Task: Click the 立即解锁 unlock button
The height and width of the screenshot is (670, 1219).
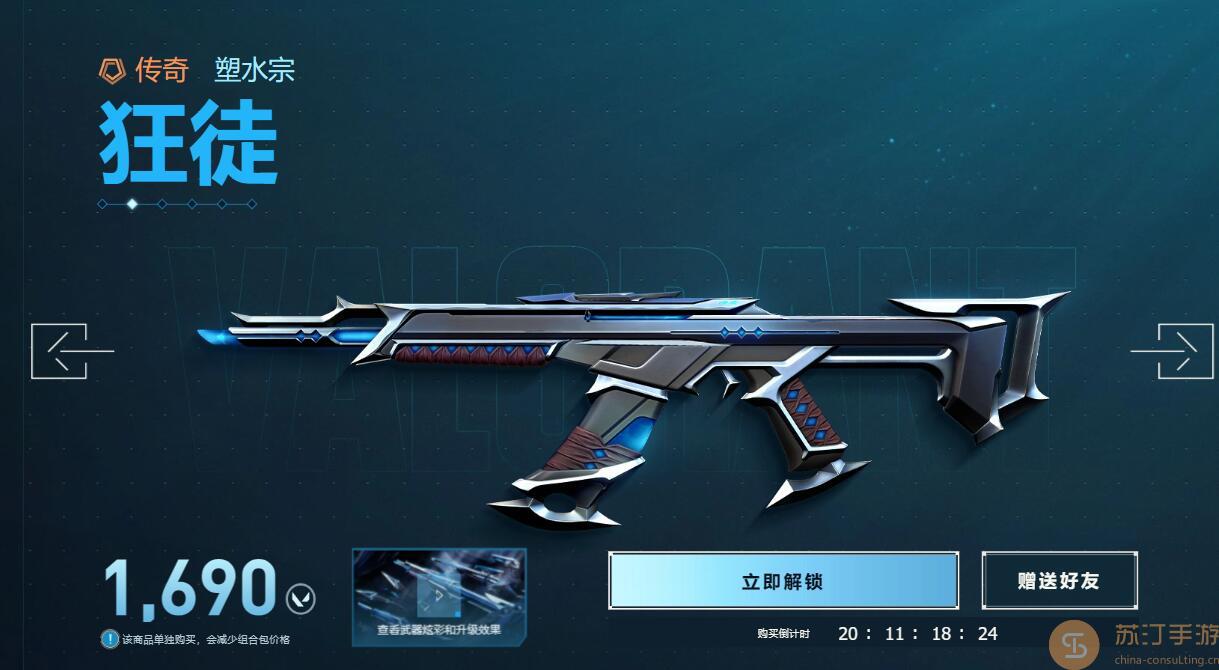Action: [x=783, y=581]
